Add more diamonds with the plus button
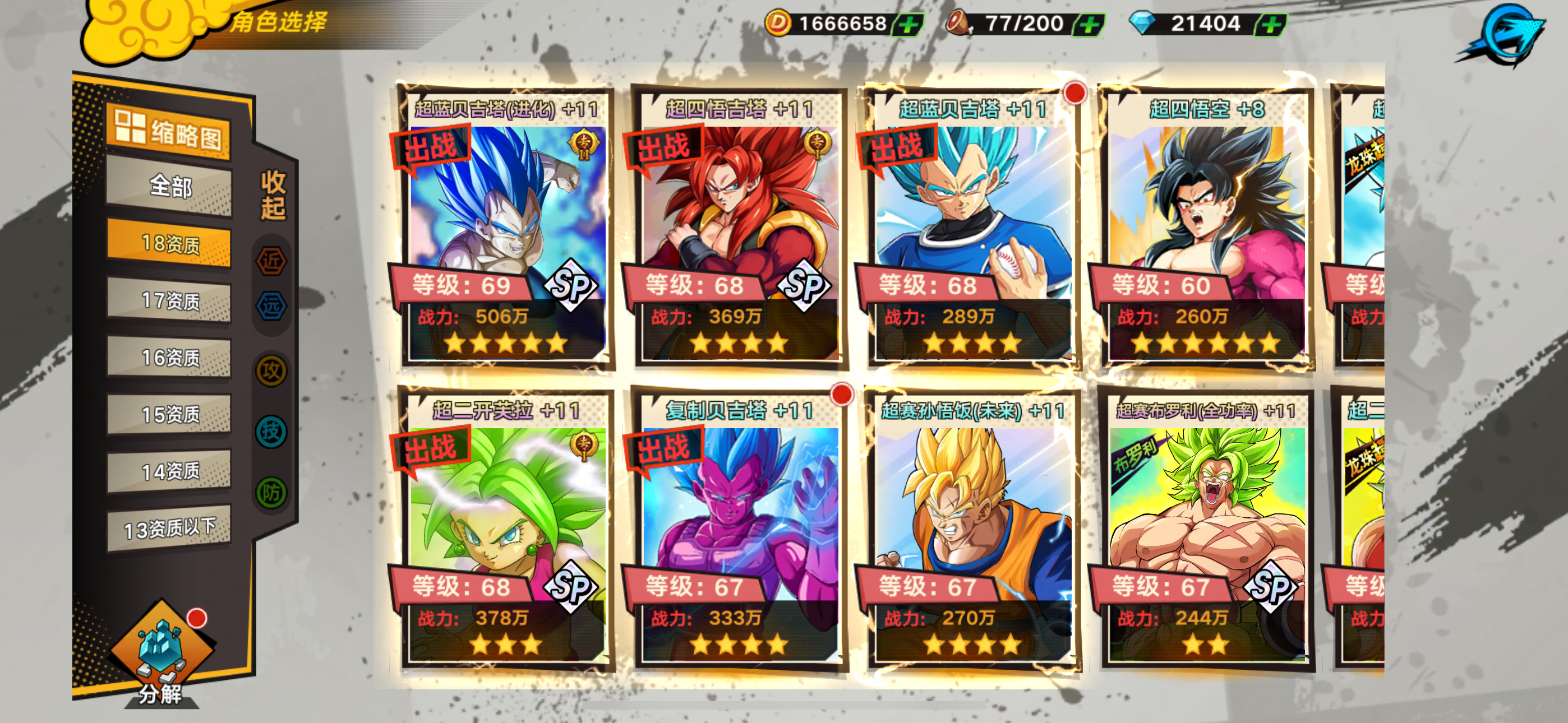1568x723 pixels. [x=1271, y=24]
